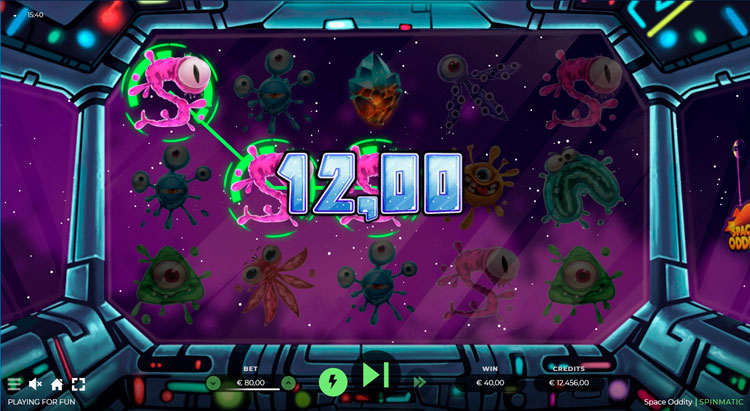Toggle the sound mute speaker icon

coord(36,384)
